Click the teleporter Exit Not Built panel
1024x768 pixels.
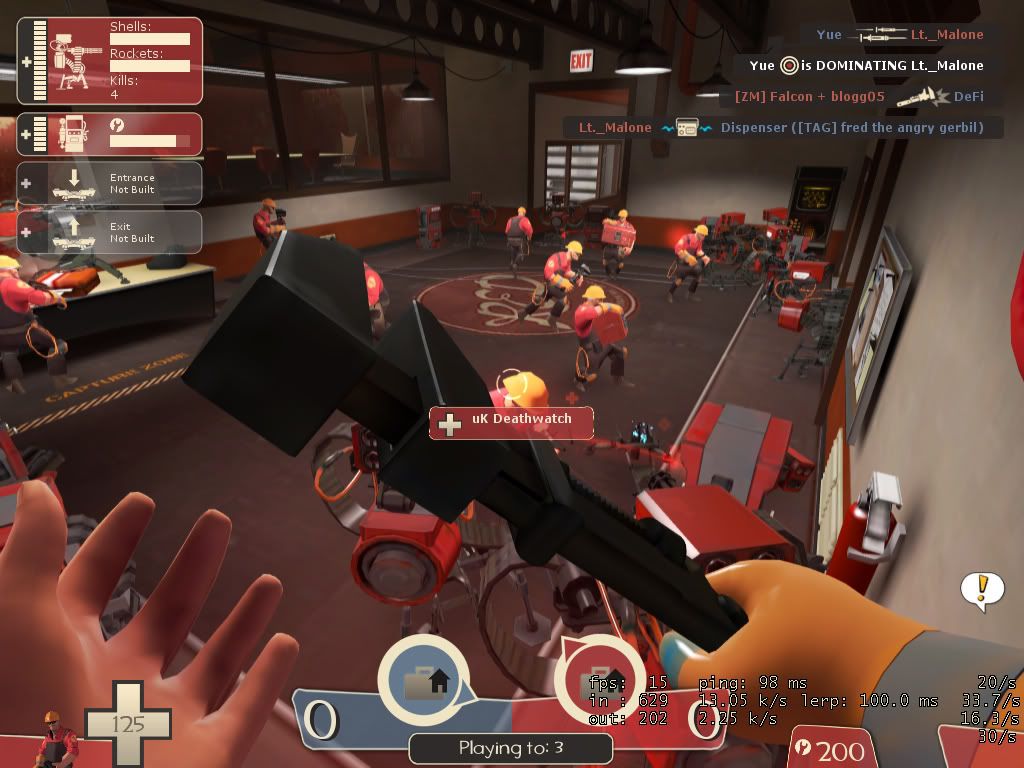click(x=110, y=232)
